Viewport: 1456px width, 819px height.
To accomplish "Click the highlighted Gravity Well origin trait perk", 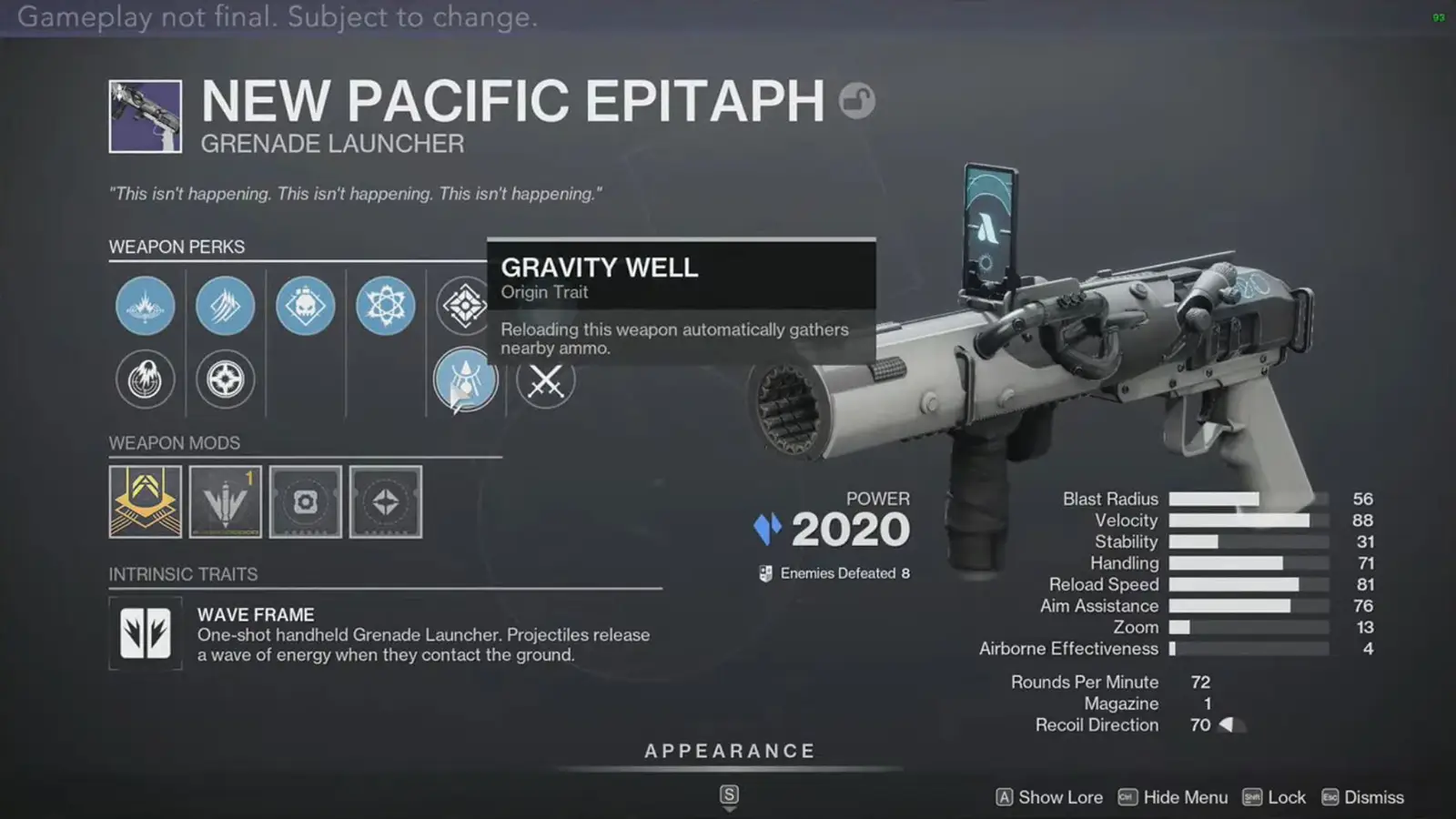I will pyautogui.click(x=465, y=381).
